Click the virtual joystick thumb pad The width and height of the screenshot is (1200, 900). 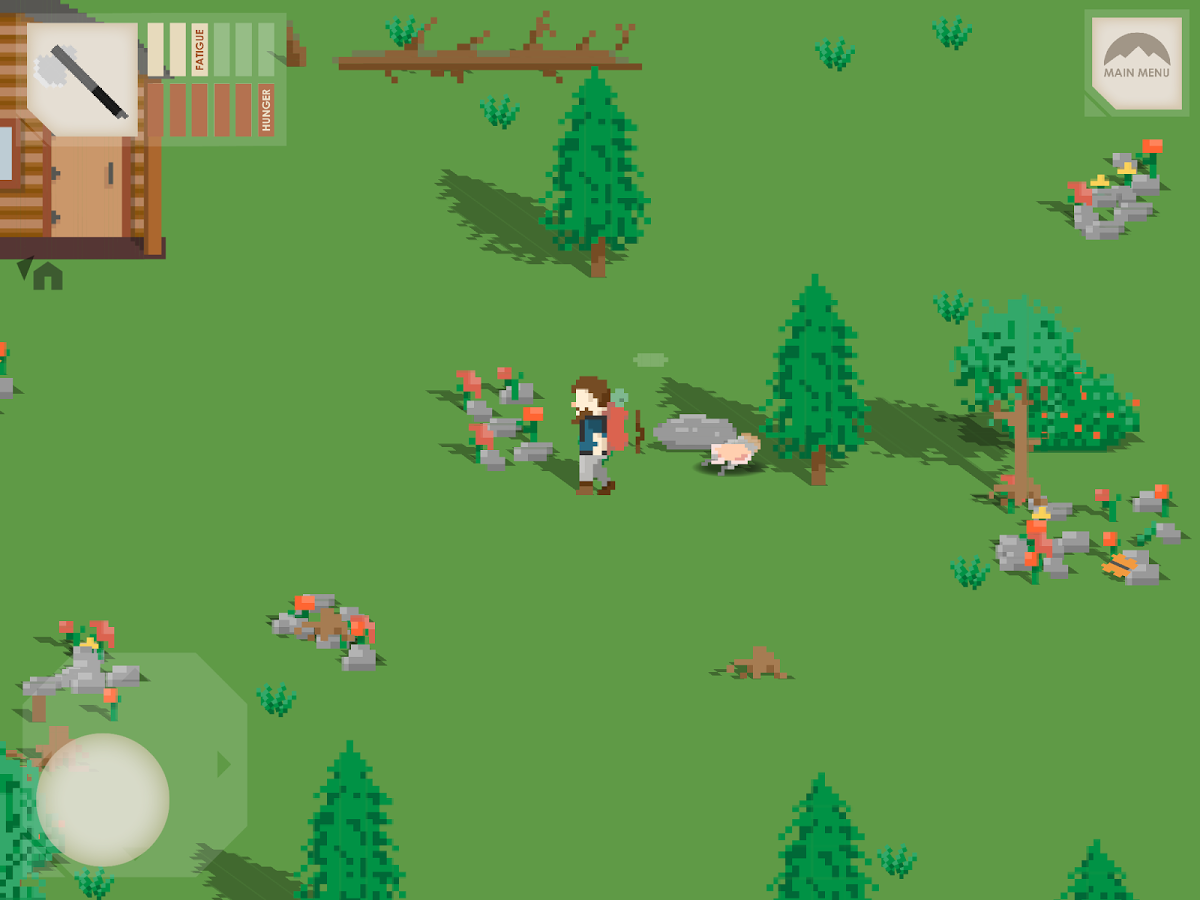tap(103, 799)
